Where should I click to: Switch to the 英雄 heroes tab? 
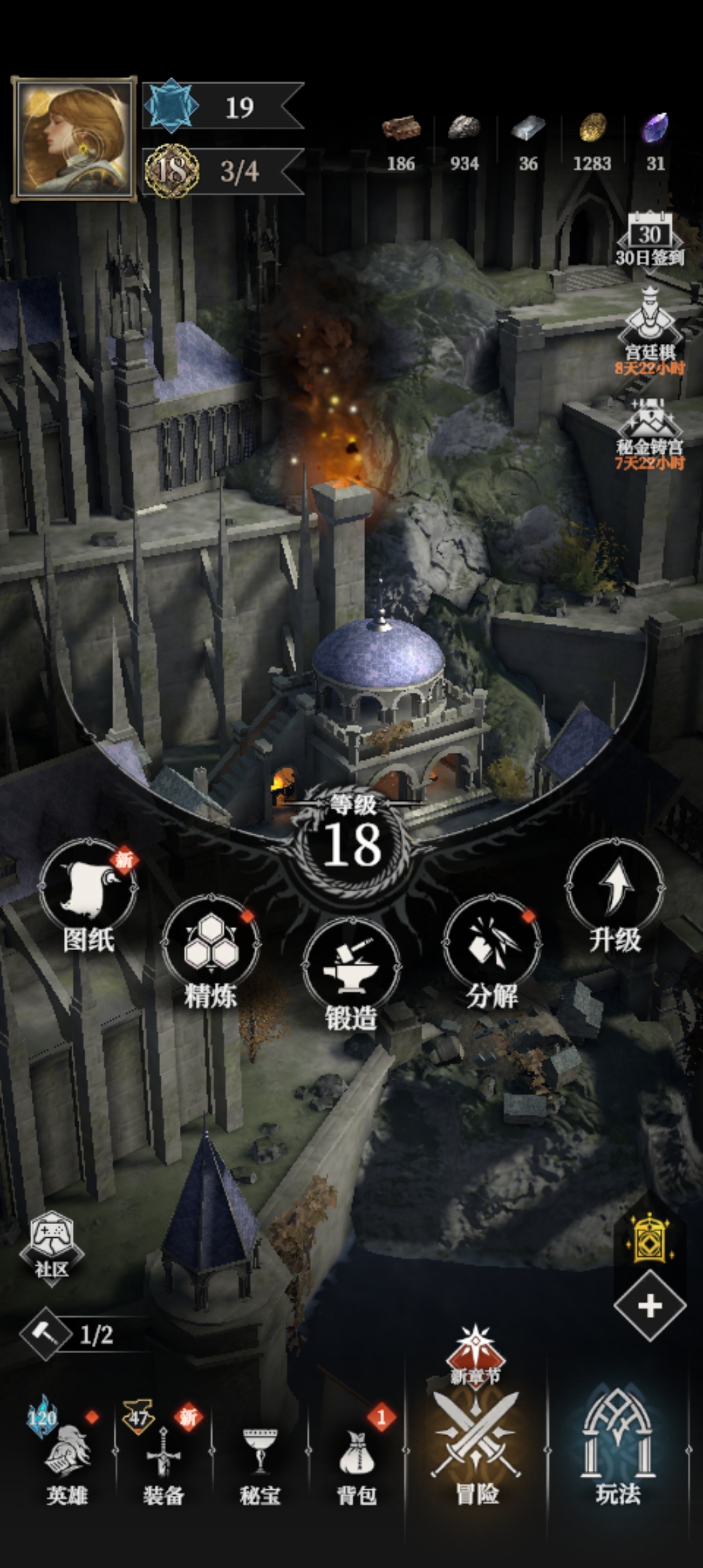click(x=66, y=1459)
